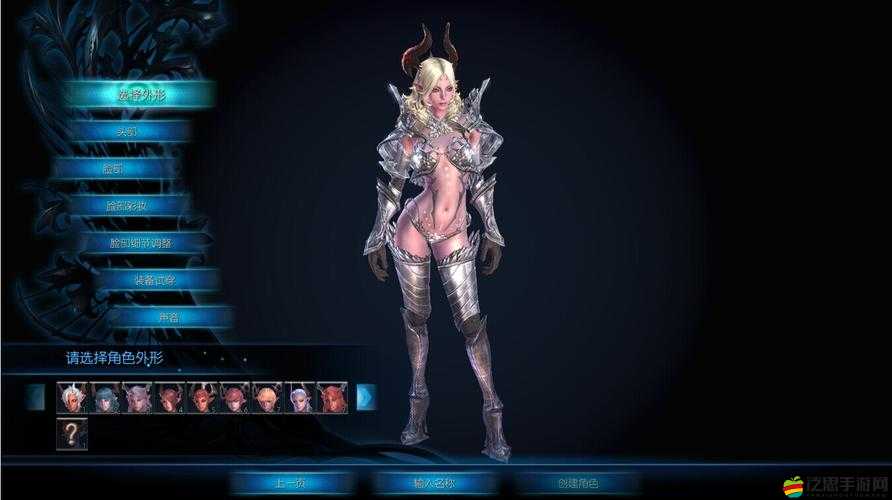This screenshot has width=892, height=500.
Task: Open the 声音 voice menu entry
Action: point(165,316)
